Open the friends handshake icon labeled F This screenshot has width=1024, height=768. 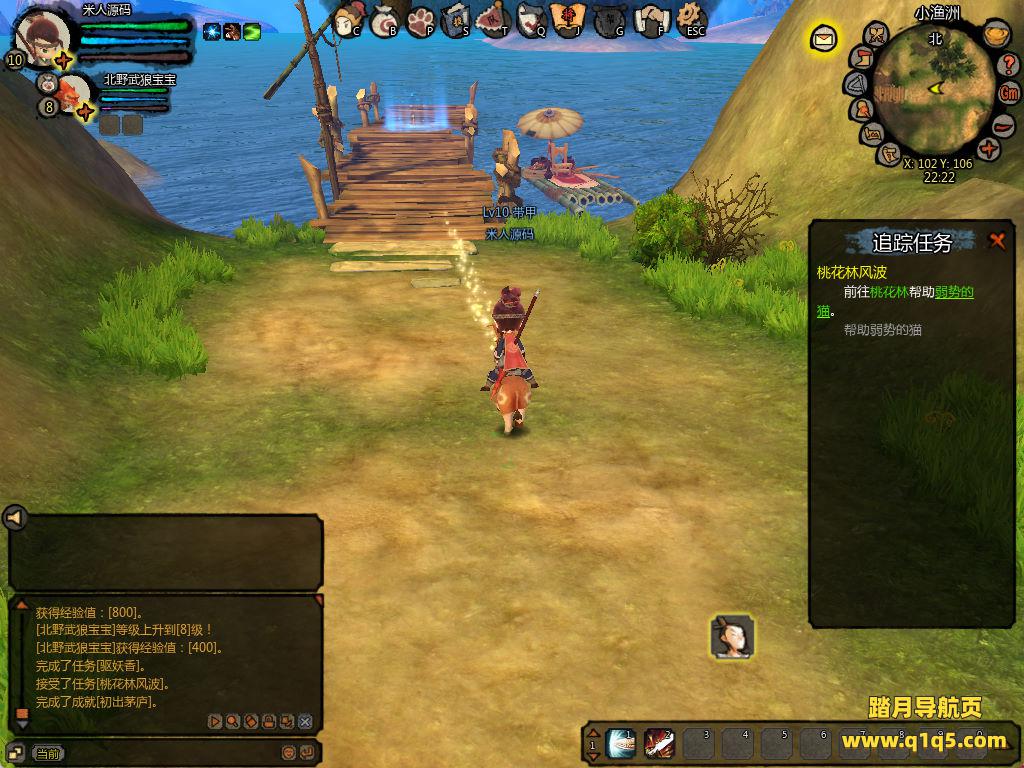(x=652, y=20)
